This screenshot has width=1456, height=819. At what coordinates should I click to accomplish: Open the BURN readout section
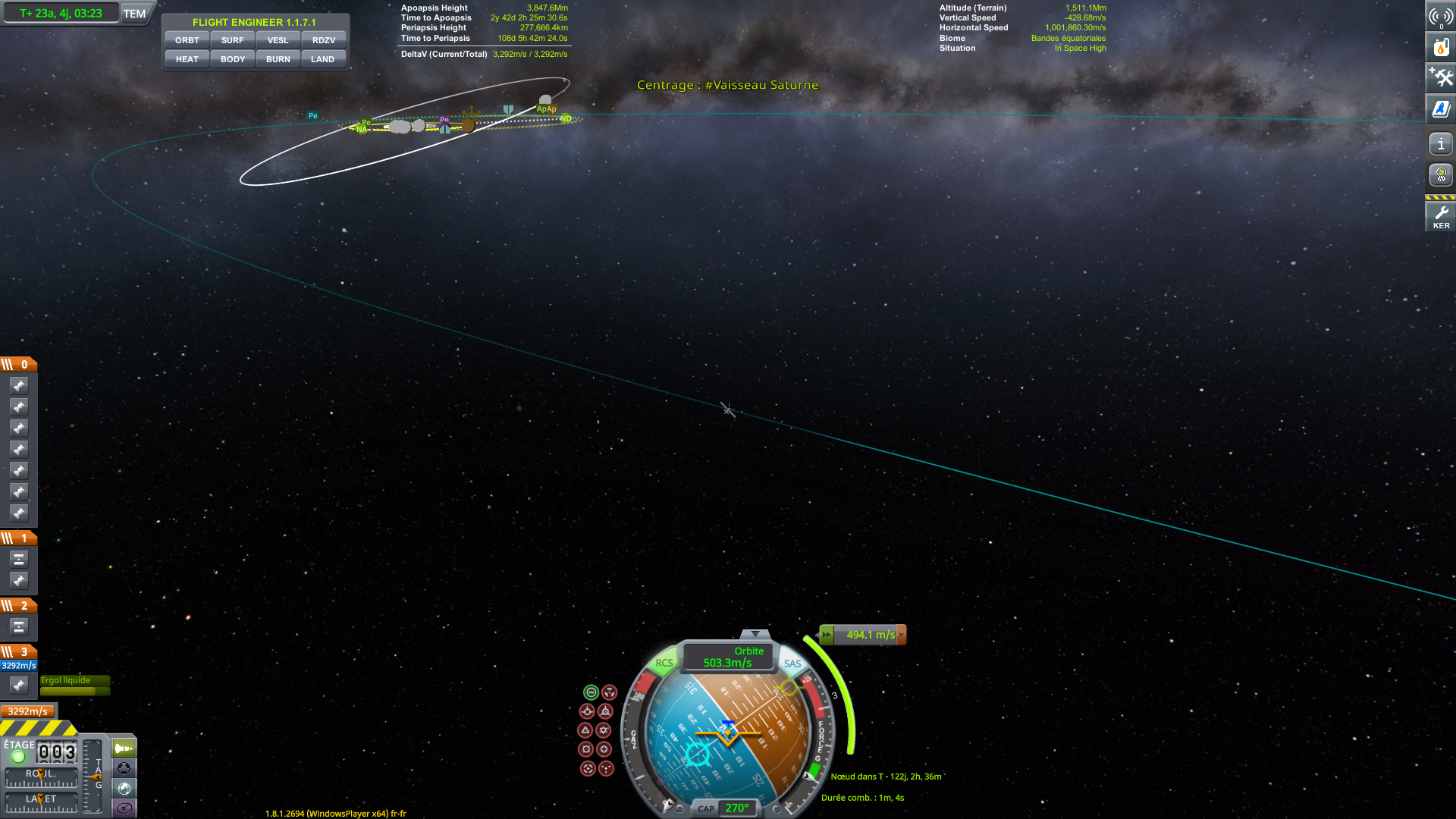[x=278, y=59]
